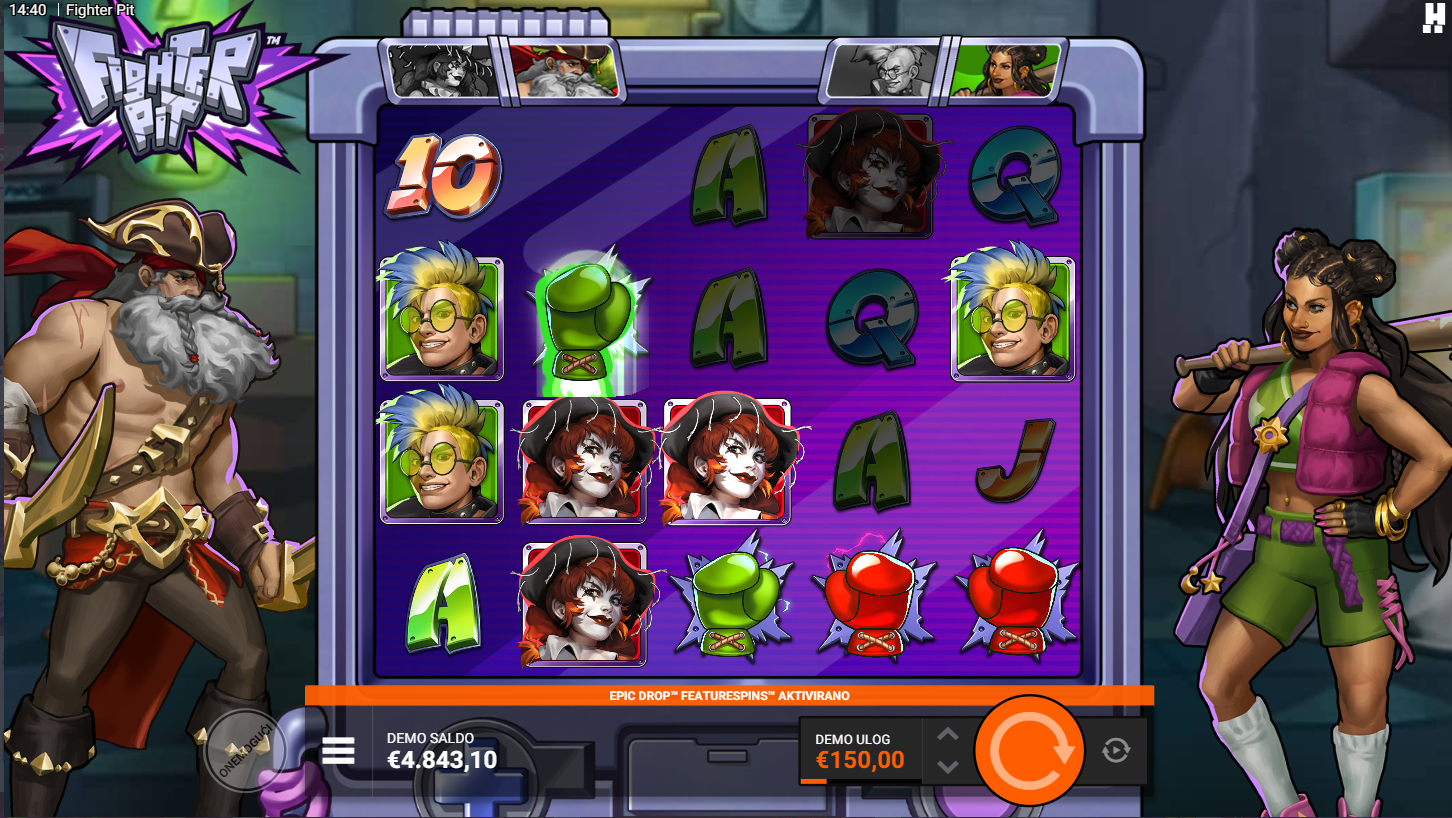
Task: Click the round Onemogući feature button
Action: (244, 750)
